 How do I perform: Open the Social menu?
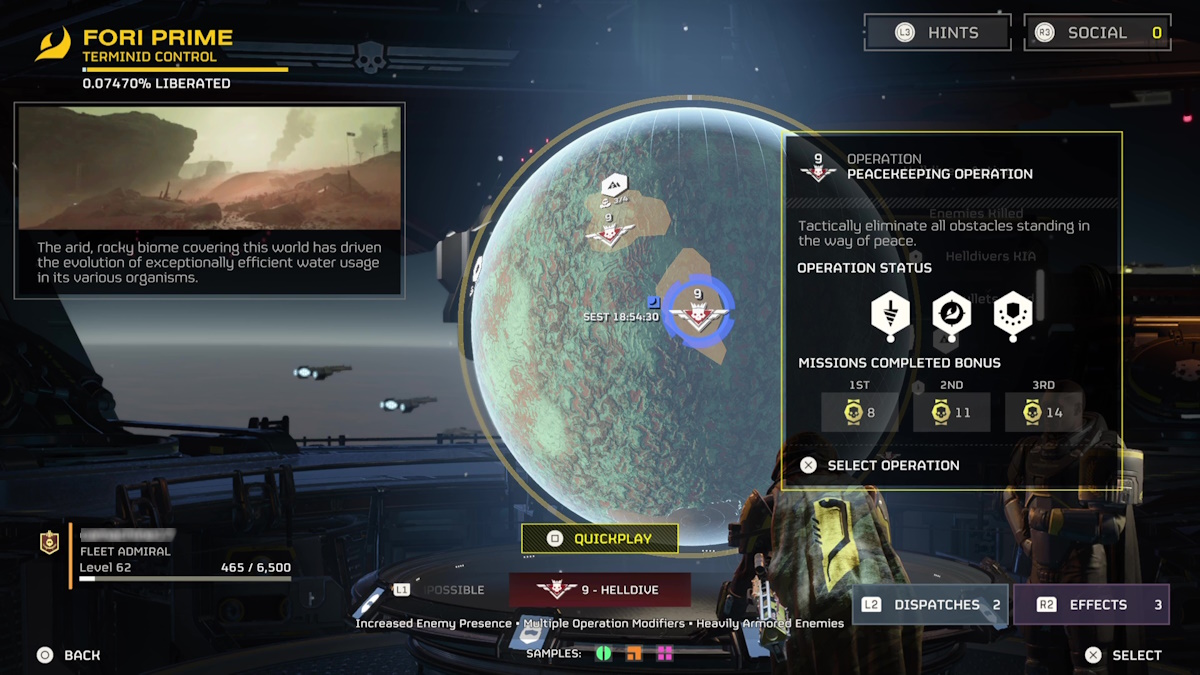coord(1097,33)
